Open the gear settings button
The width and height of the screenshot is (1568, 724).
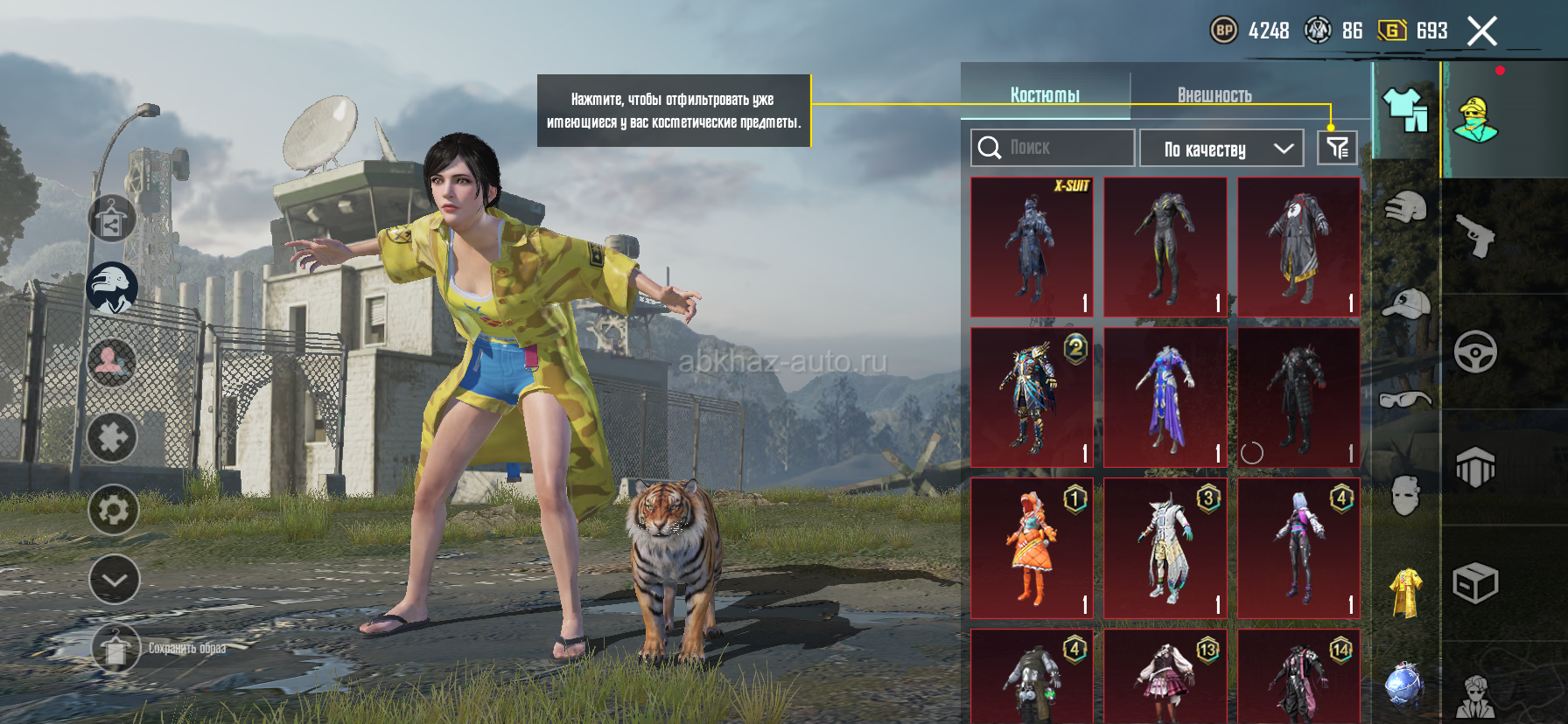[x=114, y=509]
